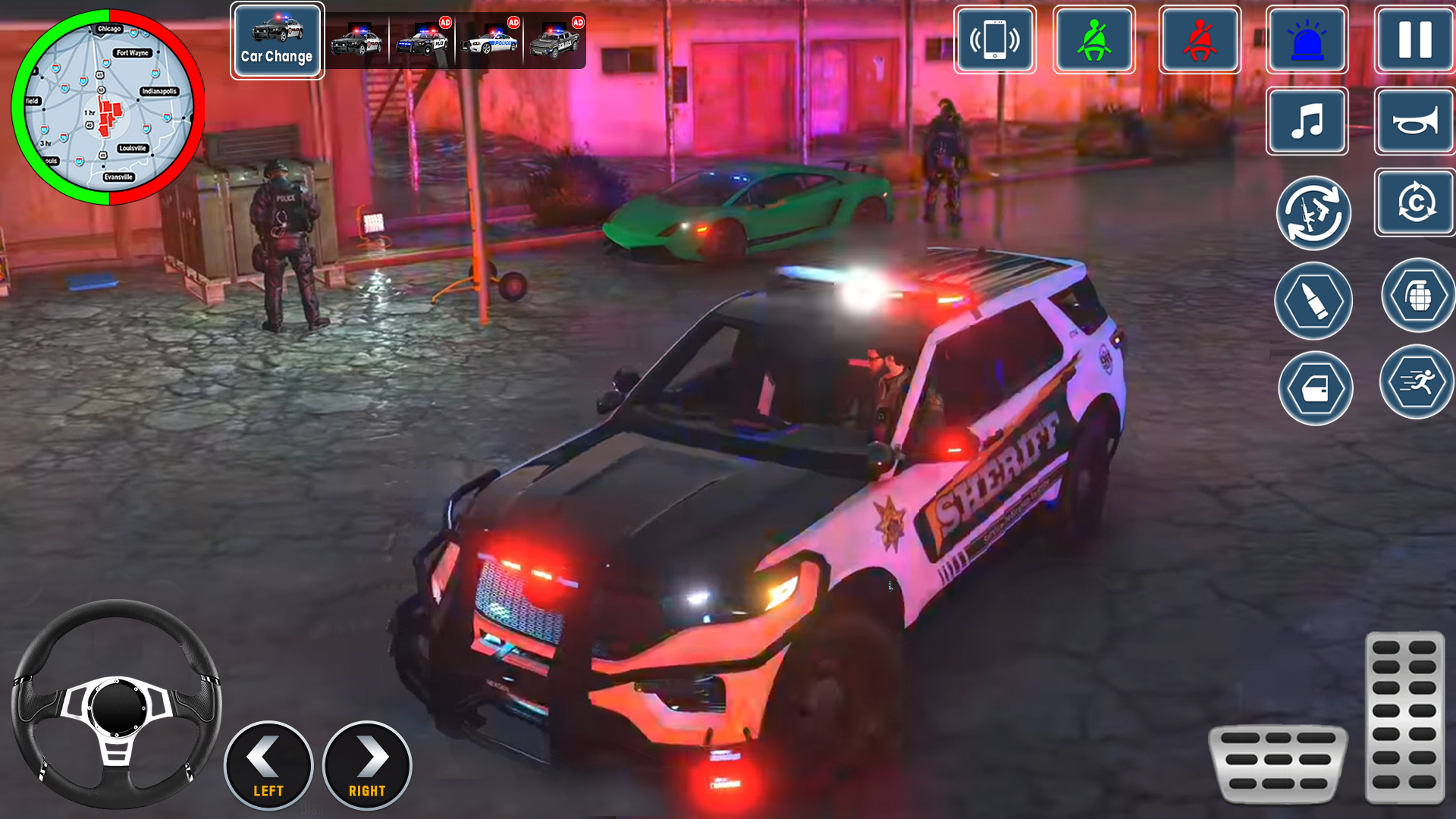Switch to the next weapon
The height and width of the screenshot is (819, 1456).
tap(1313, 213)
